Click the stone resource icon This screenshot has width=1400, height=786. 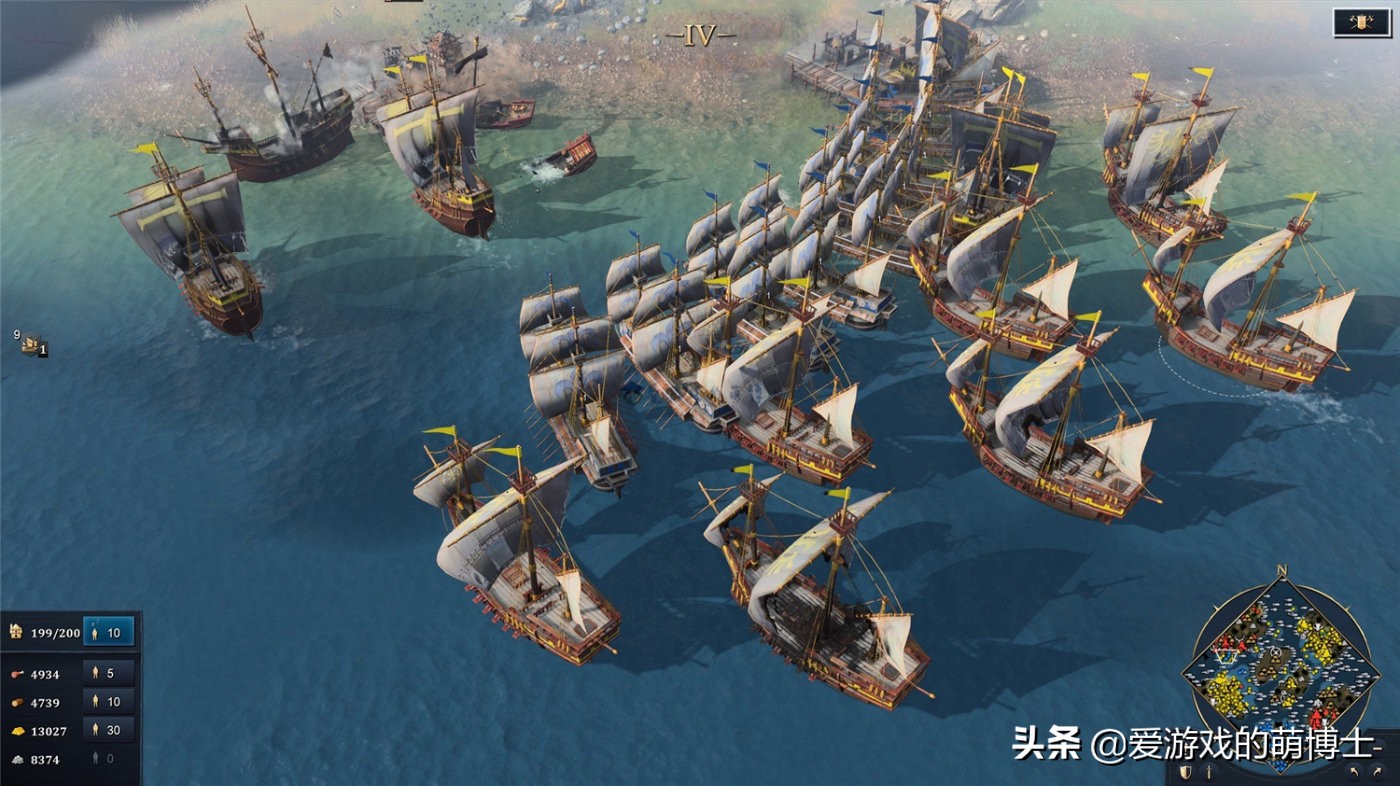coord(17,758)
